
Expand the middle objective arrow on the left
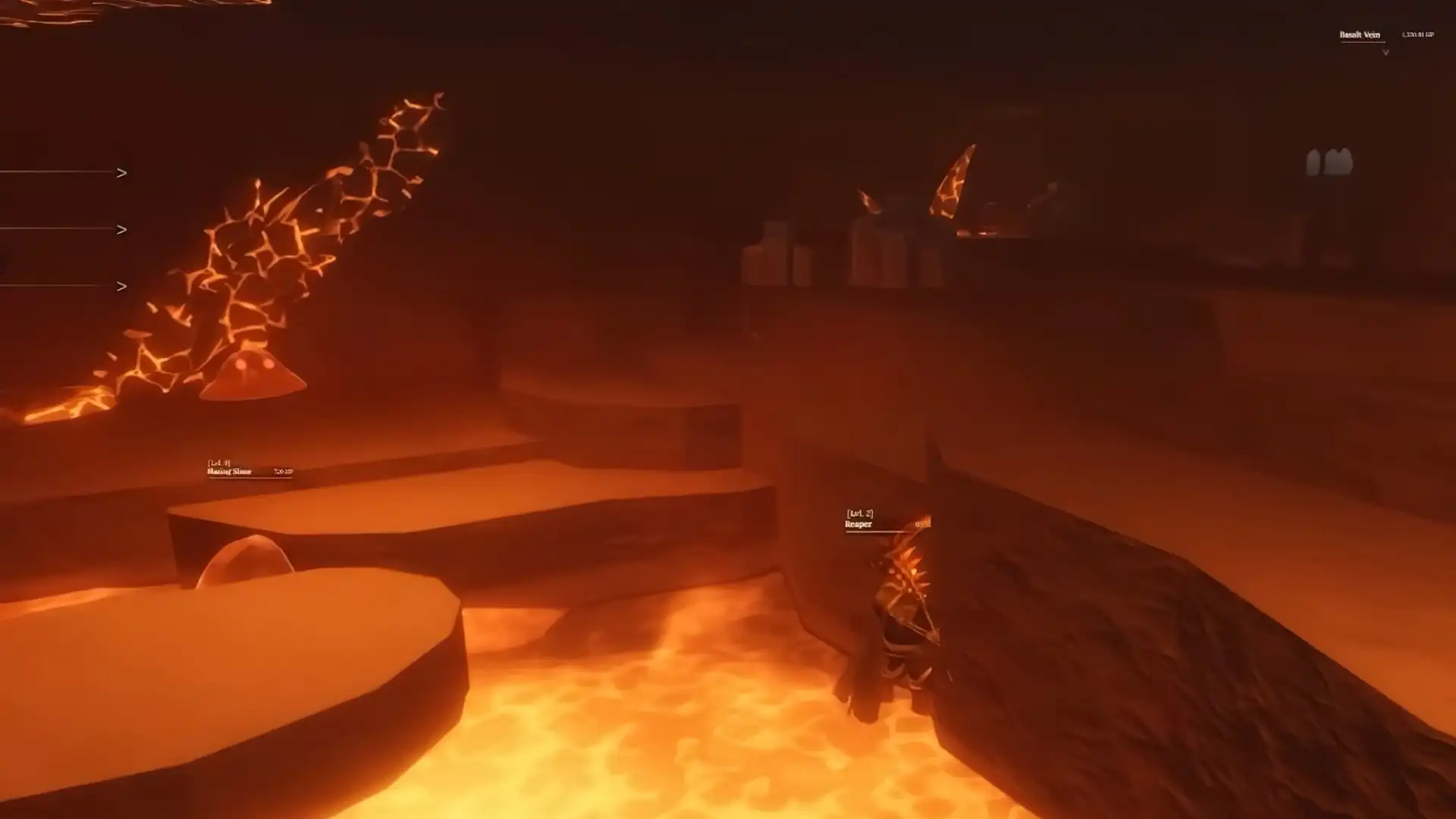point(121,227)
